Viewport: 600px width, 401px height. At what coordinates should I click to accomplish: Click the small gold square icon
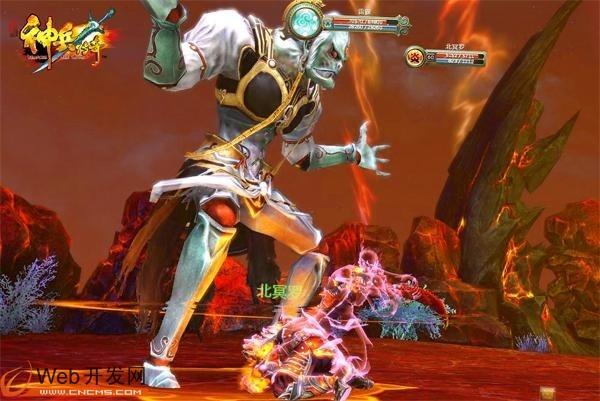pos(546,391)
